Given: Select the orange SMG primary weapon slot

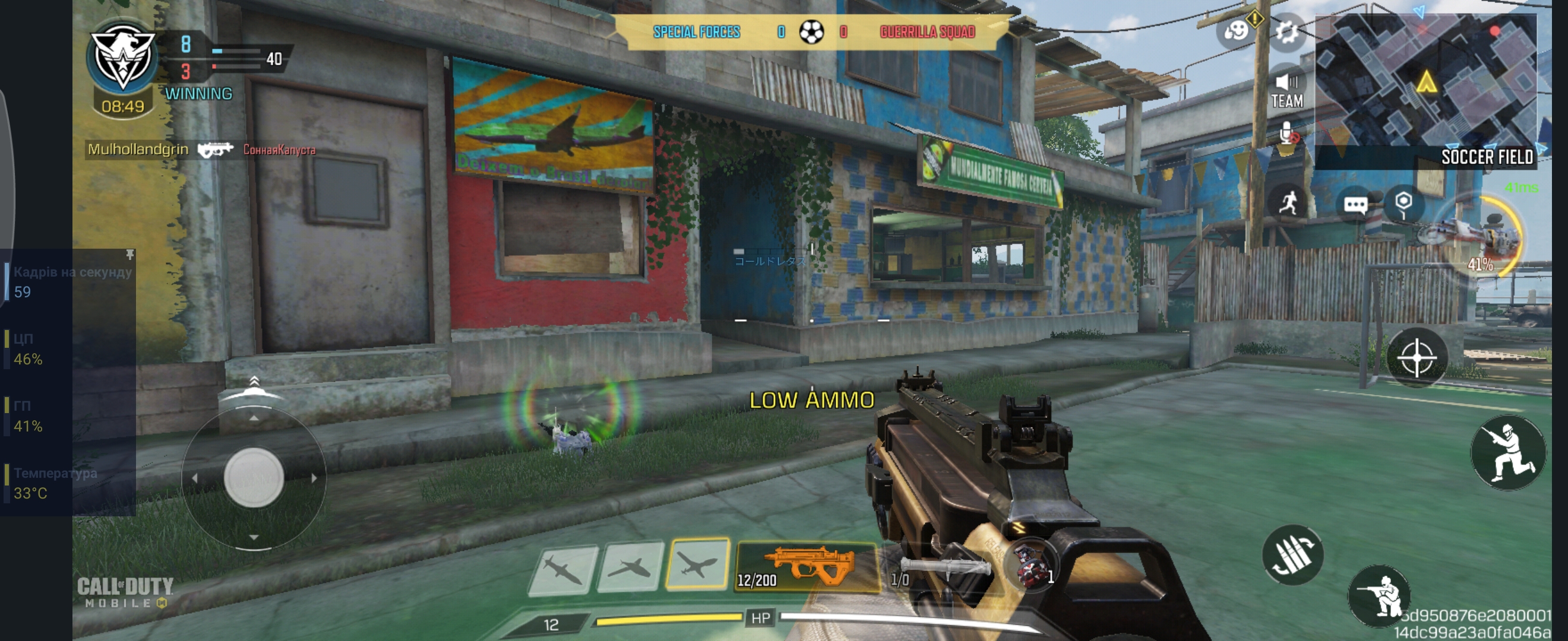Looking at the screenshot, I should [x=807, y=567].
